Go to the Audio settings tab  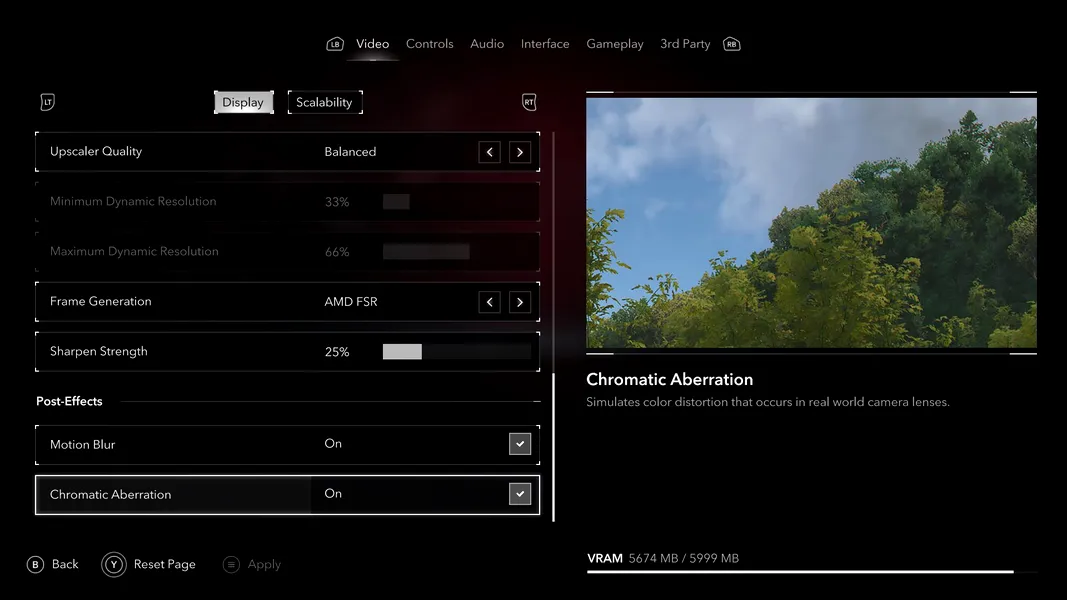pyautogui.click(x=487, y=44)
